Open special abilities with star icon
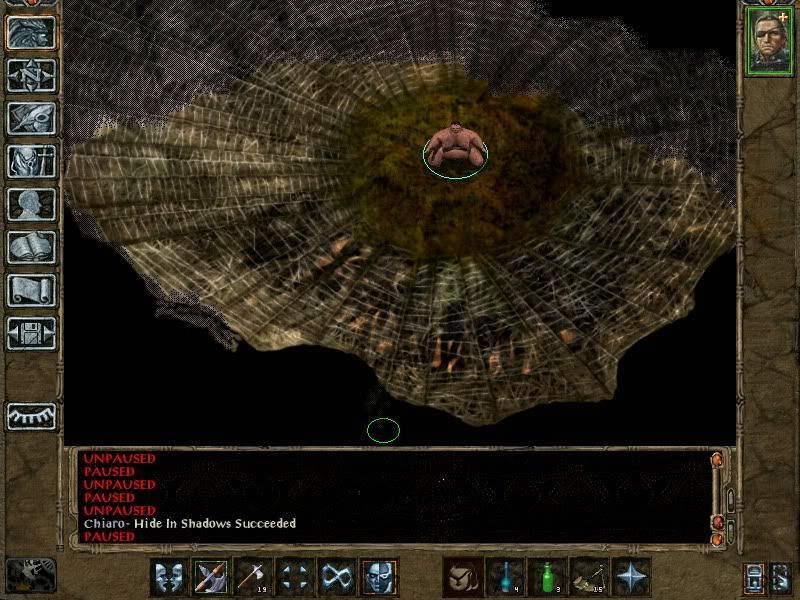 click(x=631, y=577)
